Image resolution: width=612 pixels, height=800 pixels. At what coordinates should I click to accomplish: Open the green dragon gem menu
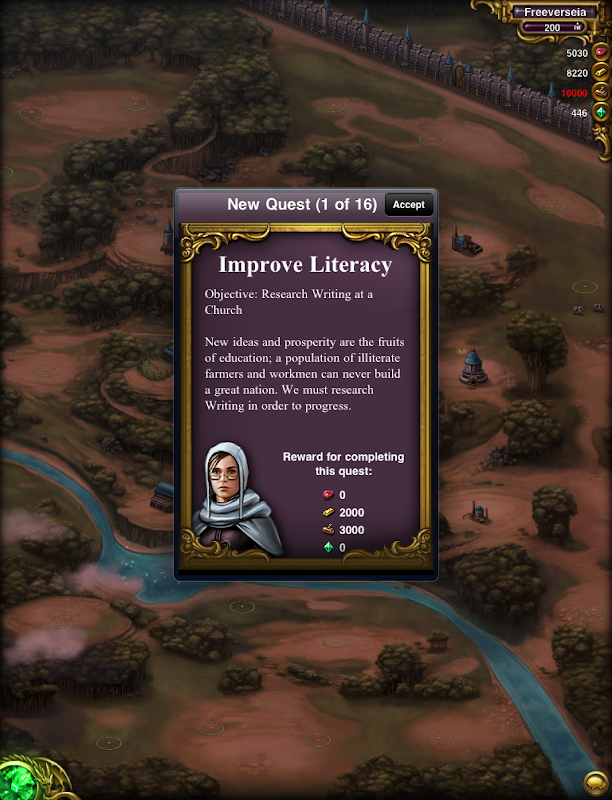[18, 781]
